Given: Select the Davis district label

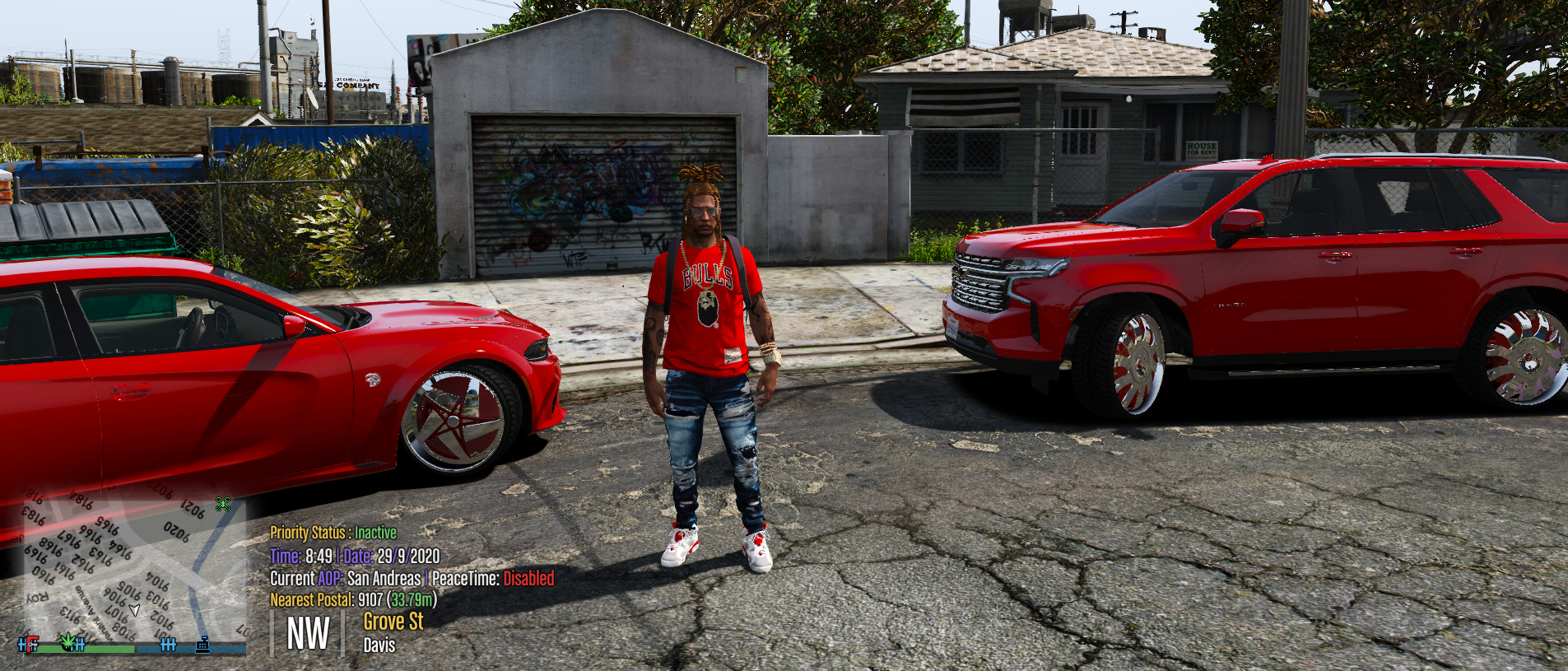Looking at the screenshot, I should point(379,645).
